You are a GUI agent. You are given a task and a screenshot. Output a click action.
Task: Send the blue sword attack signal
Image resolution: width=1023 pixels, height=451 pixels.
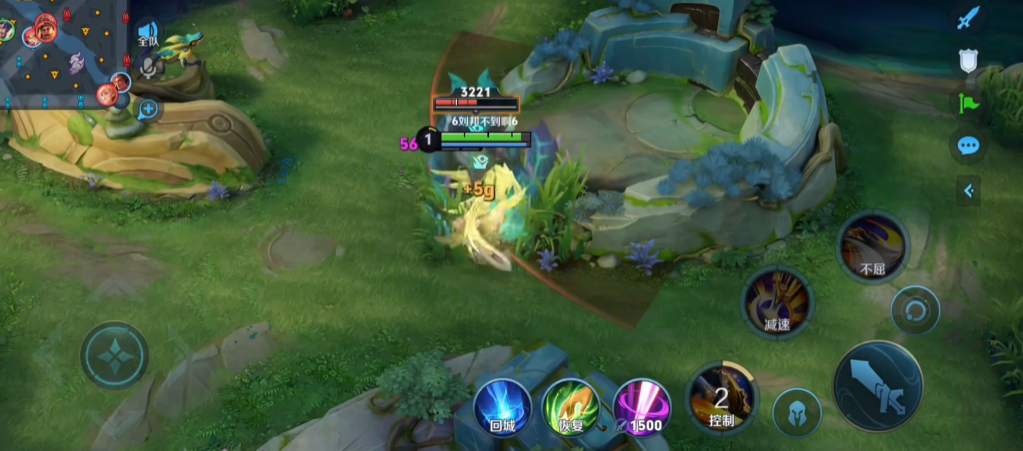(x=968, y=19)
